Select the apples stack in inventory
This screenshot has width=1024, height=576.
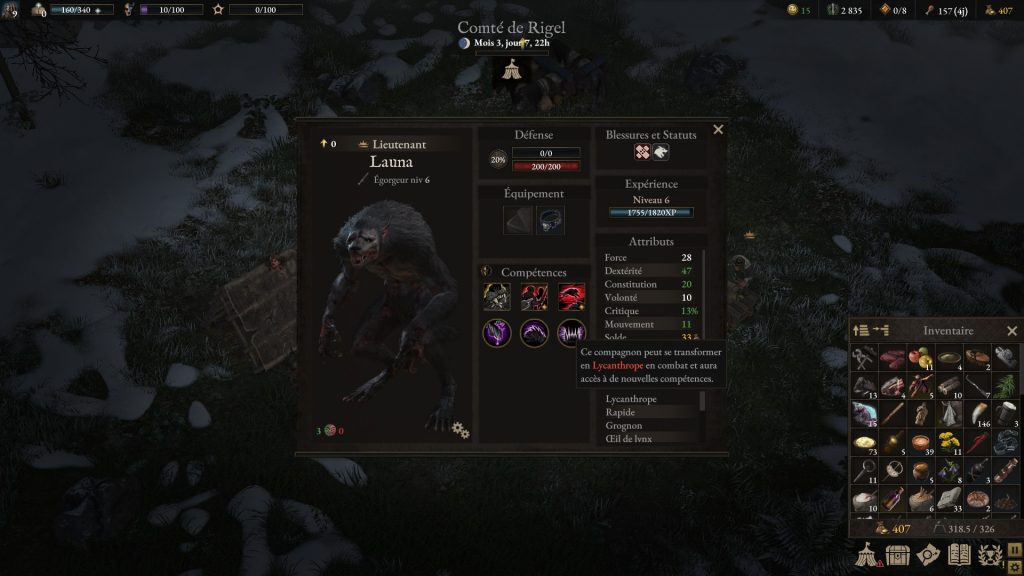(x=921, y=358)
